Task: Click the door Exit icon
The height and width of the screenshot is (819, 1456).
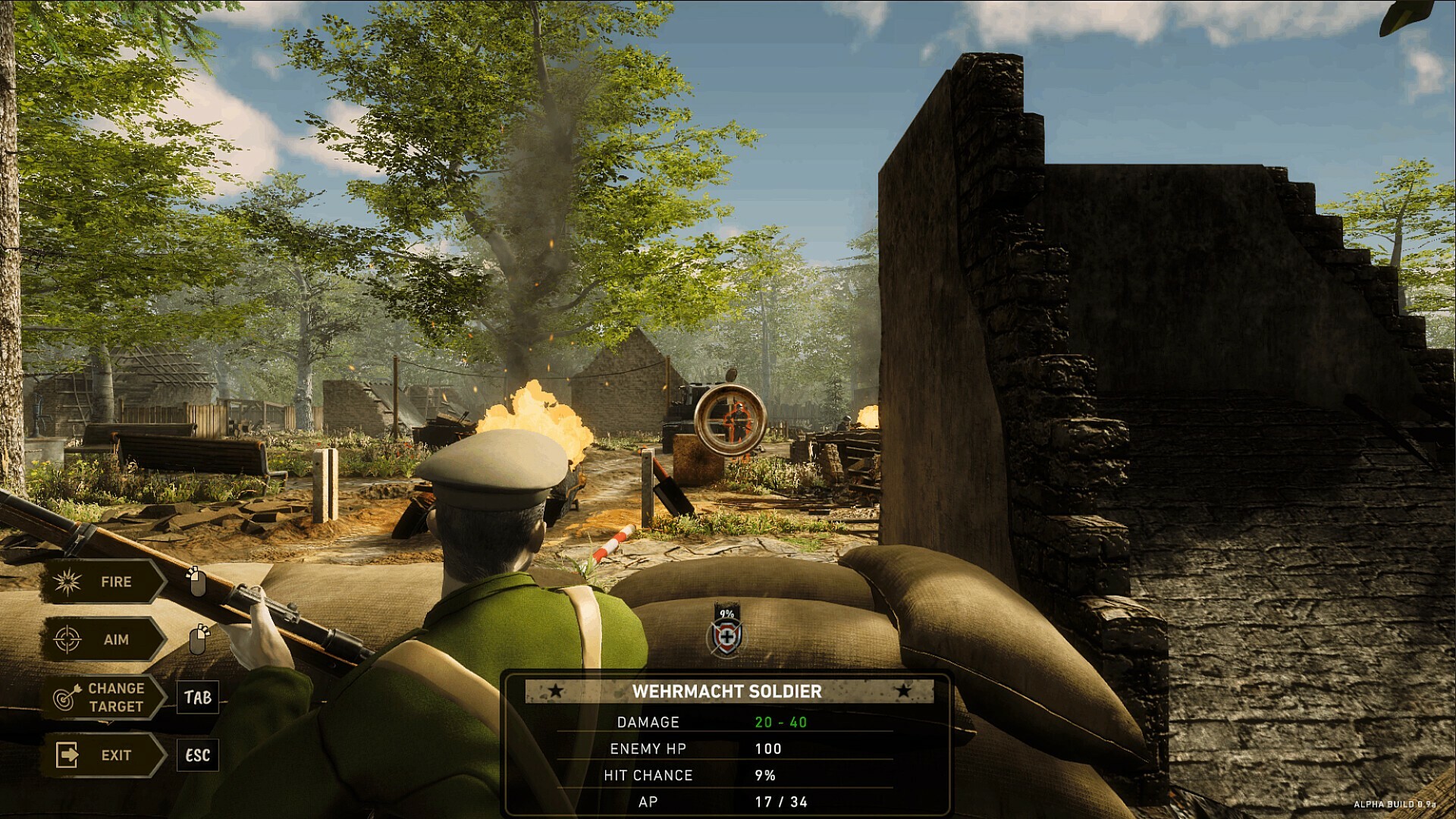Action: pos(68,755)
